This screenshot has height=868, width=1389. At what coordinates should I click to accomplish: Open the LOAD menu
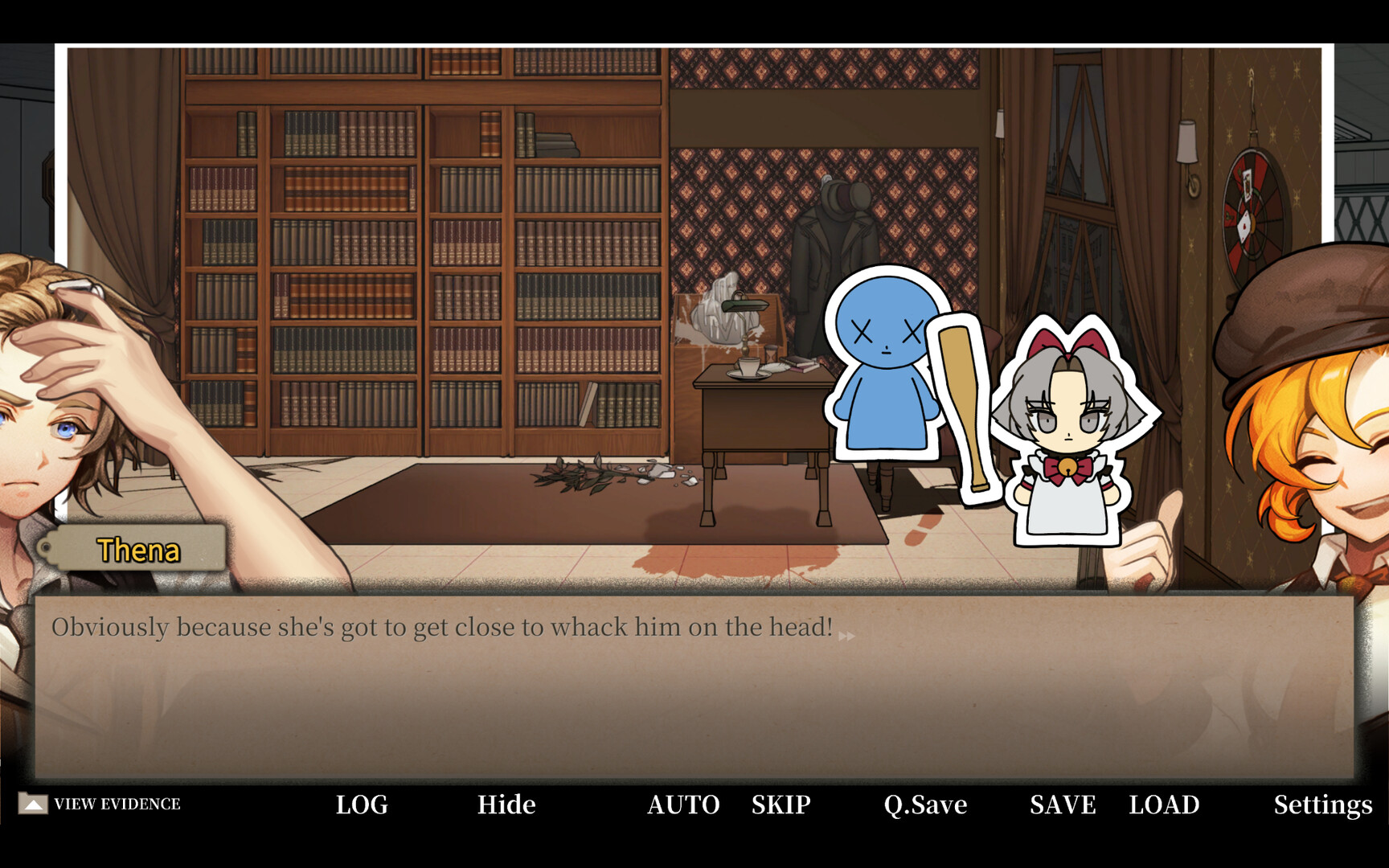[1165, 804]
